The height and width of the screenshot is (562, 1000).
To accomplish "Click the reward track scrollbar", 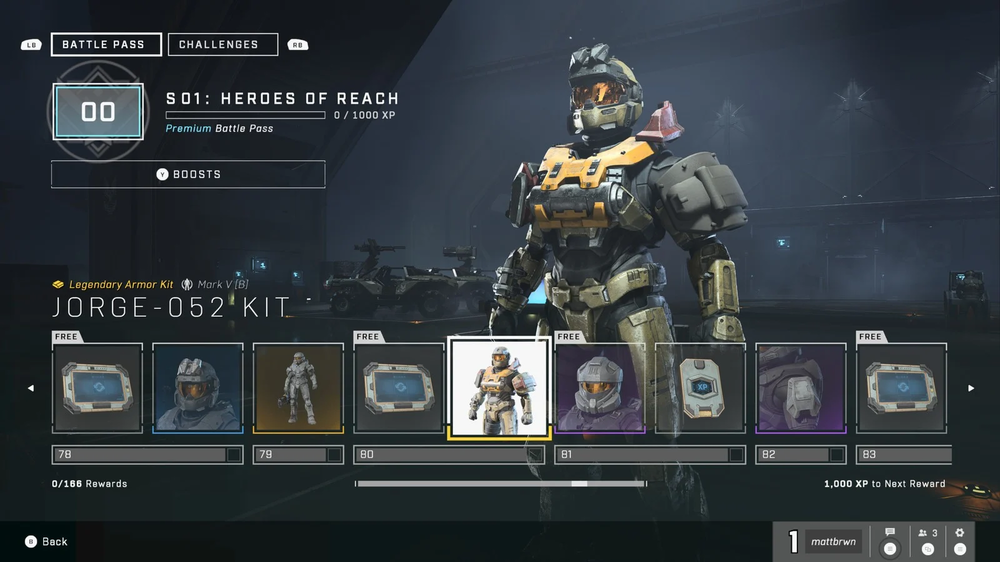I will [x=500, y=484].
